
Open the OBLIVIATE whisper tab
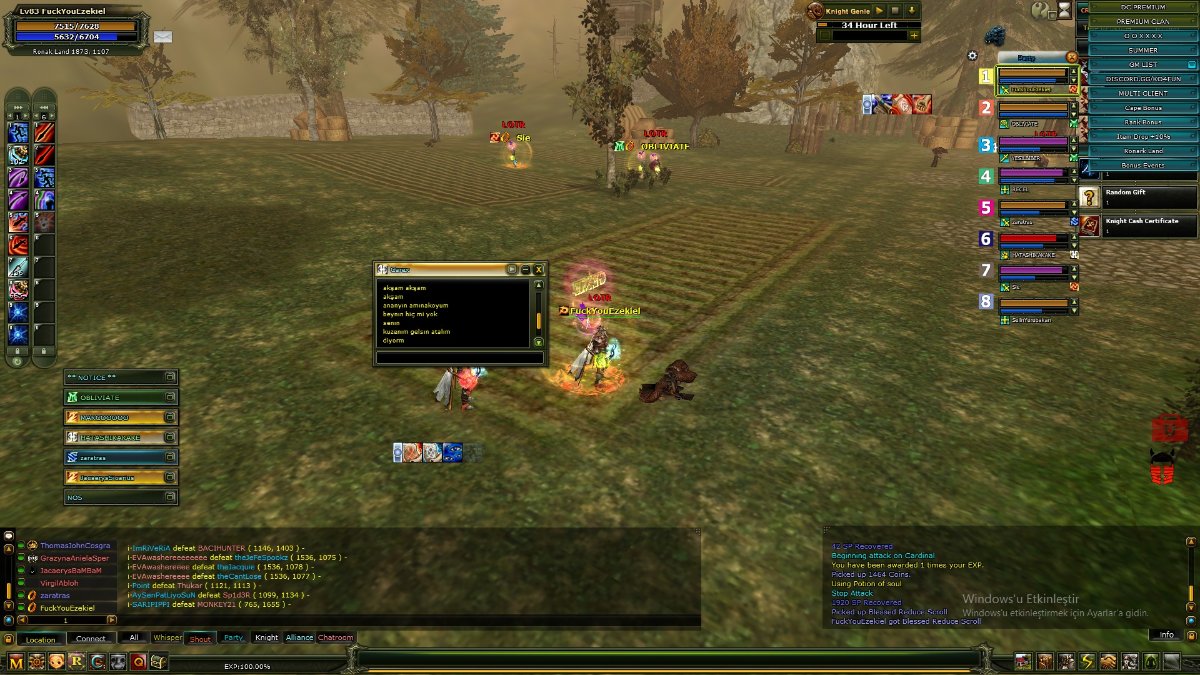[113, 397]
